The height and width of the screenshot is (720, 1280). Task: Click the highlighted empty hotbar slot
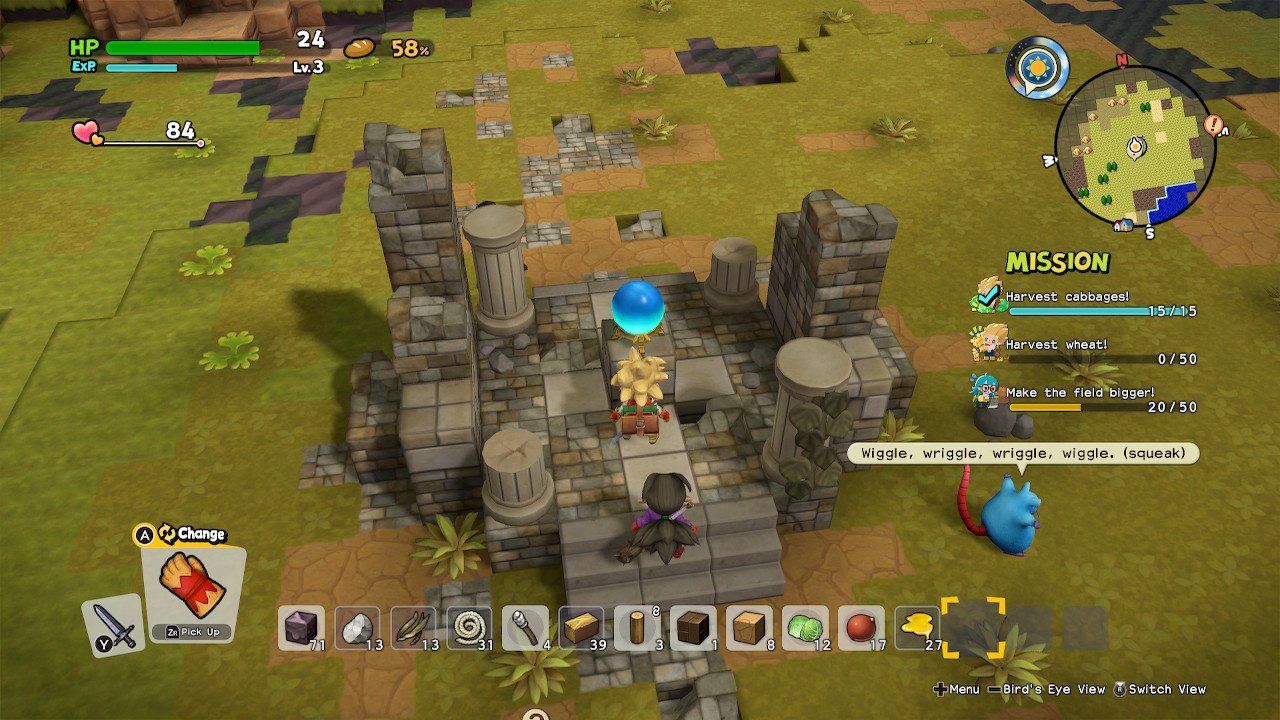973,628
